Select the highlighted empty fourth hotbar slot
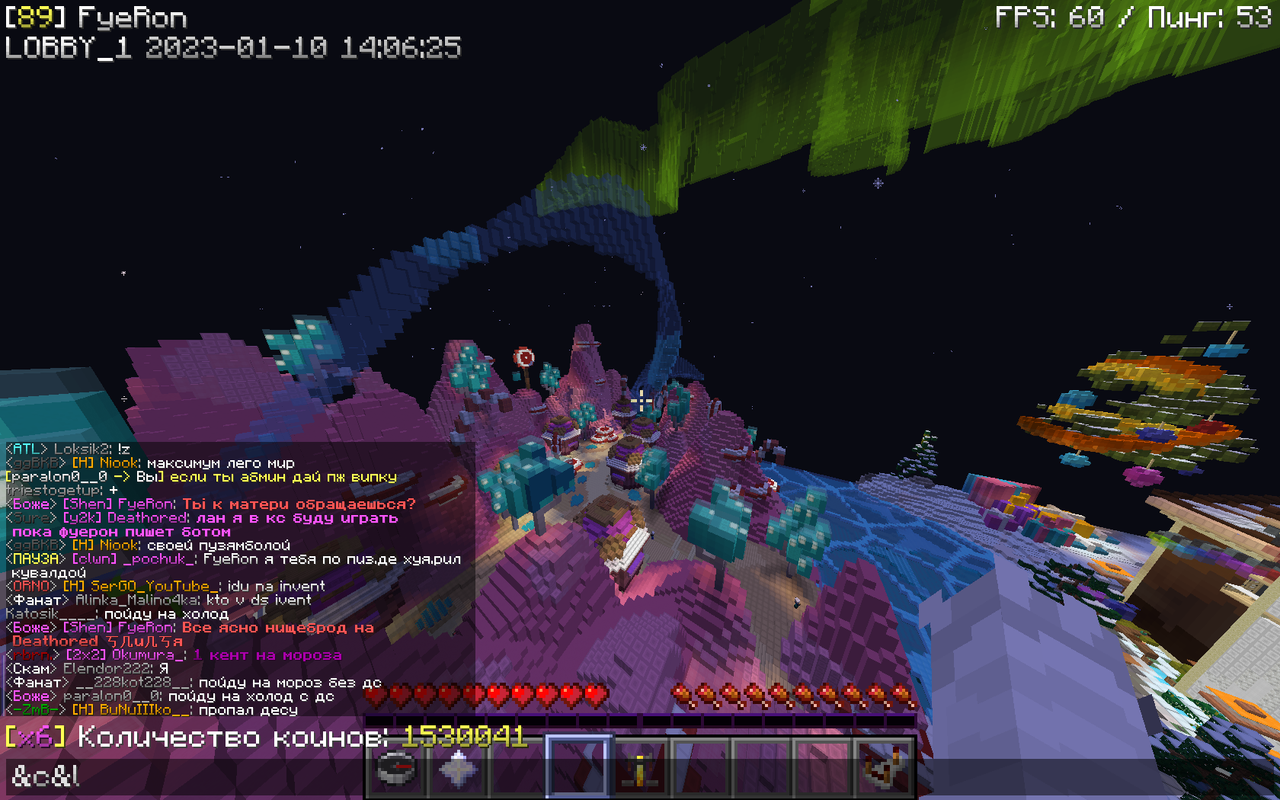Screen dimensions: 1280x800 (578, 771)
